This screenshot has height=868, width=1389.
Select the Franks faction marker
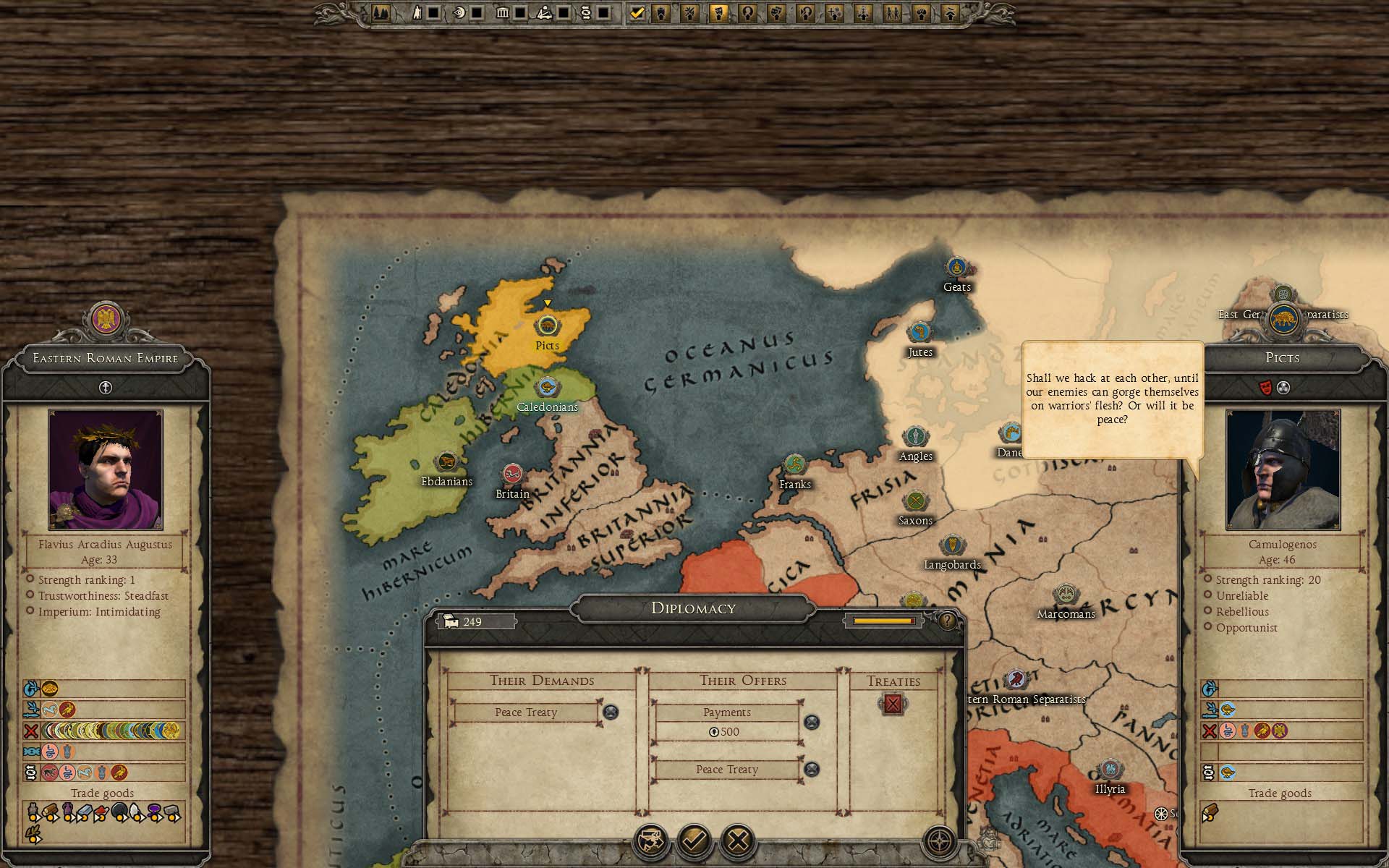(794, 464)
